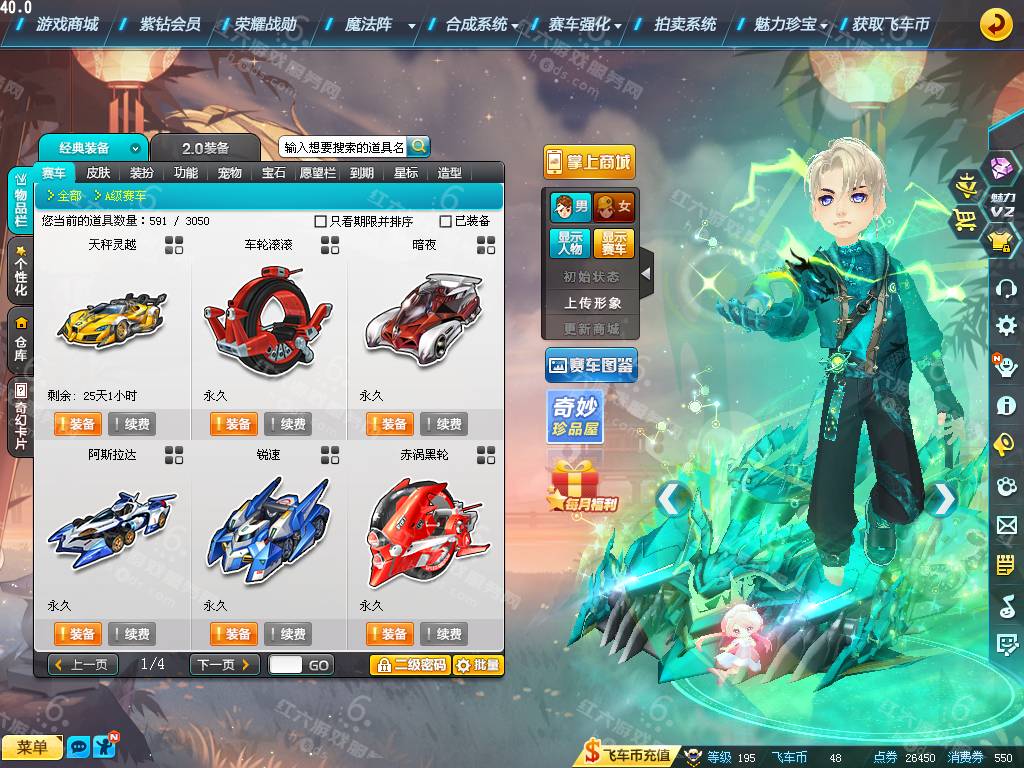Switch to the 2.0装备 tab
This screenshot has width=1024, height=768.
coord(205,148)
